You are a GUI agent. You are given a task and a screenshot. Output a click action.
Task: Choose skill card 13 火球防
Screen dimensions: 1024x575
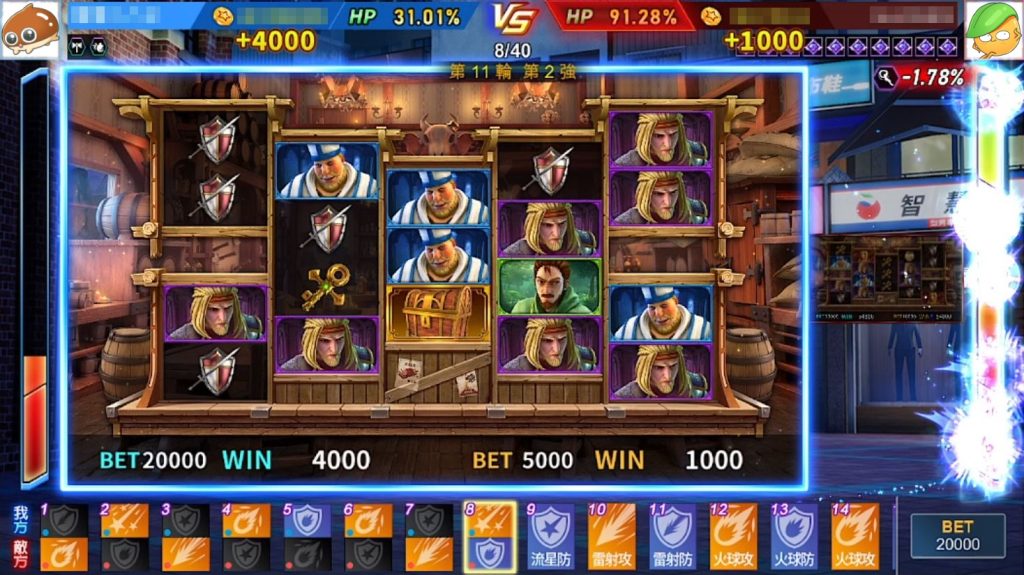(x=794, y=536)
